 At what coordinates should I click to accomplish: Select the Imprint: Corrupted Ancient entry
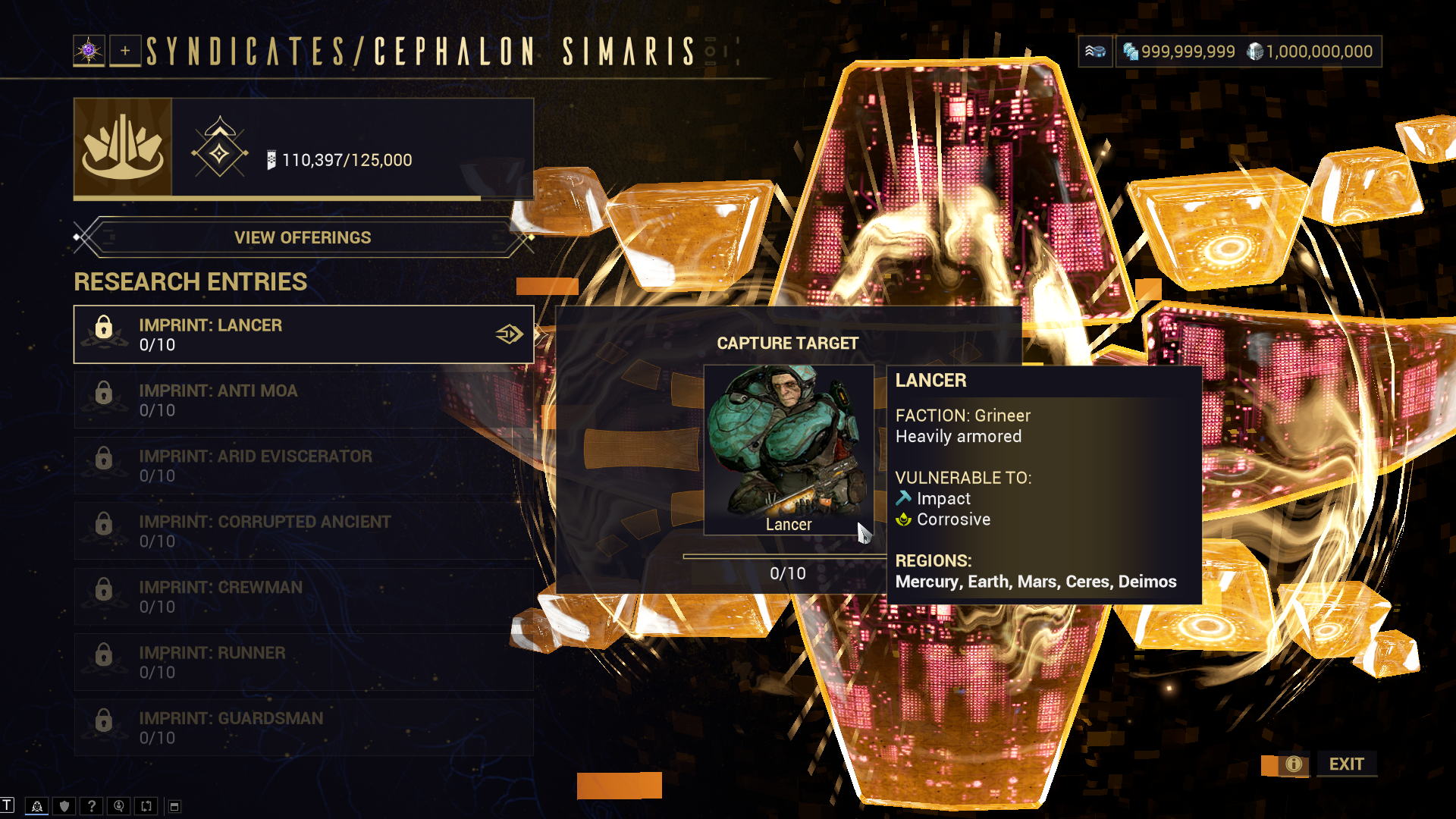tap(303, 531)
